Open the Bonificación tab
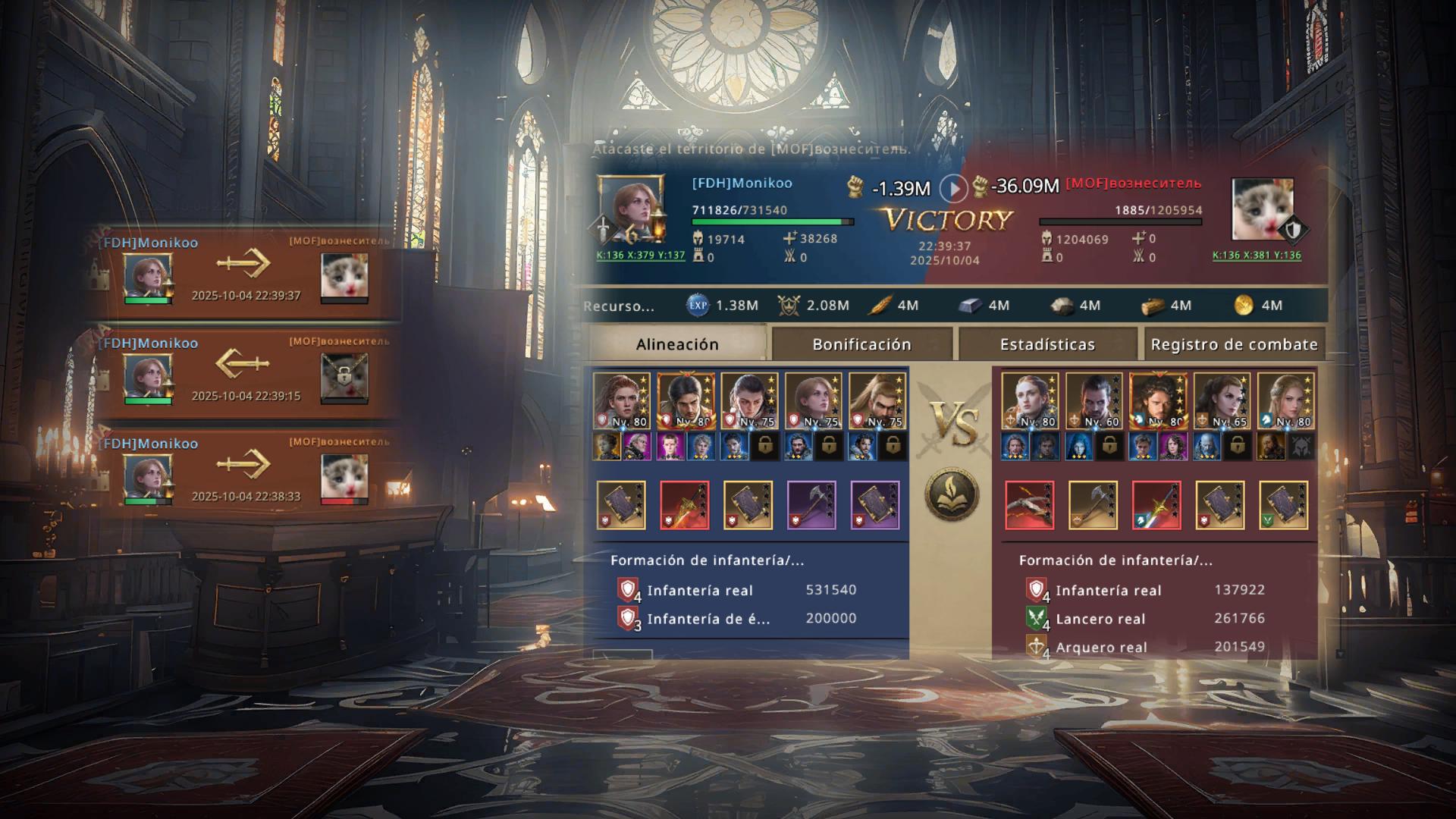The height and width of the screenshot is (819, 1456). coord(861,344)
